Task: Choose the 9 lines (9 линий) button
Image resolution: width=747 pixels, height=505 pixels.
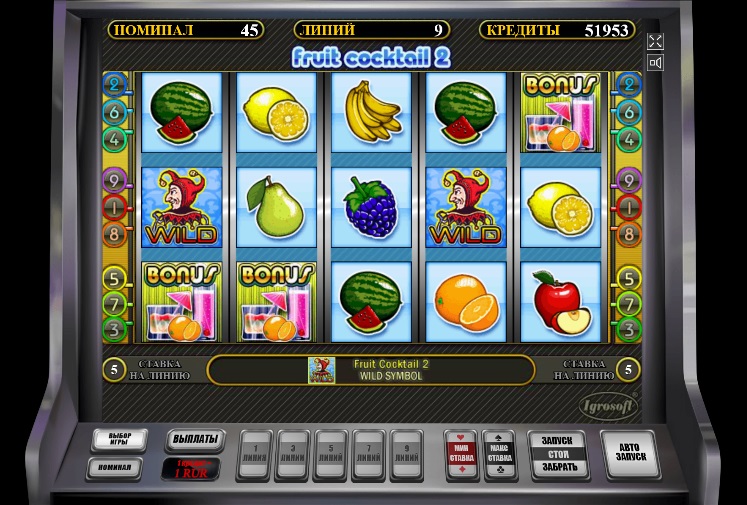Action: (405, 457)
